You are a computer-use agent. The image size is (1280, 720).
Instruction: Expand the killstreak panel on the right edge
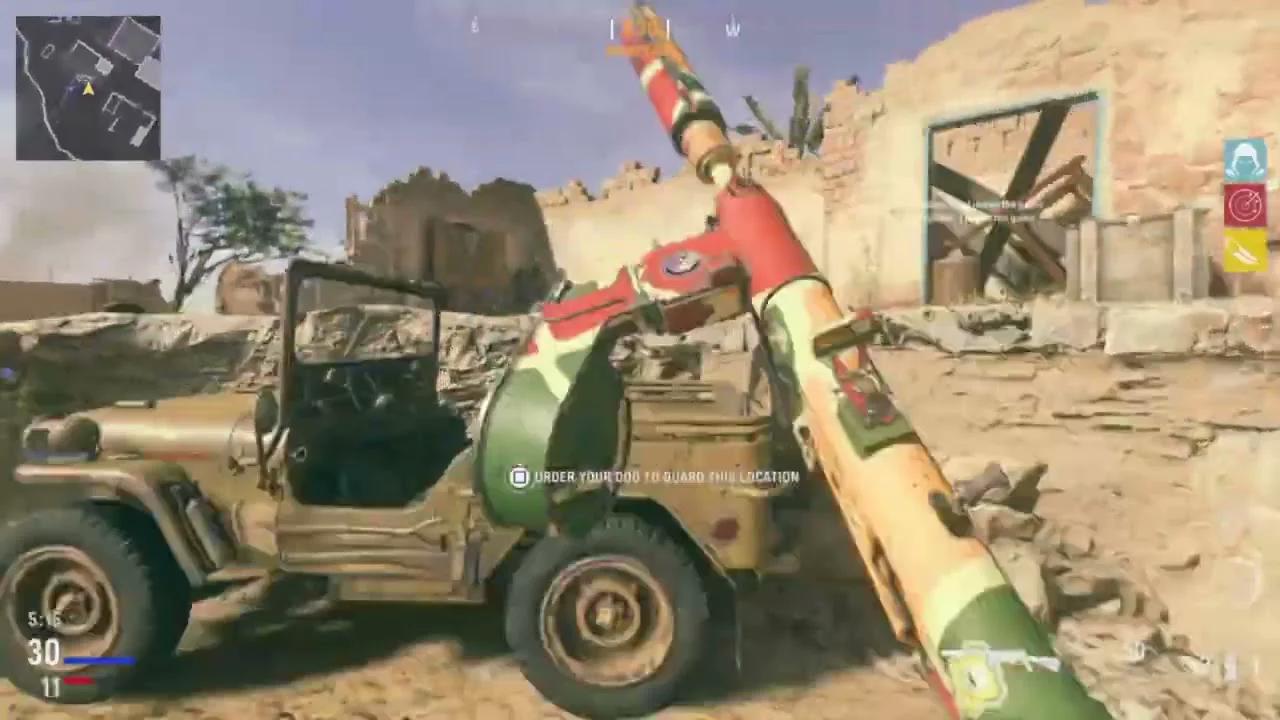pyautogui.click(x=1243, y=205)
